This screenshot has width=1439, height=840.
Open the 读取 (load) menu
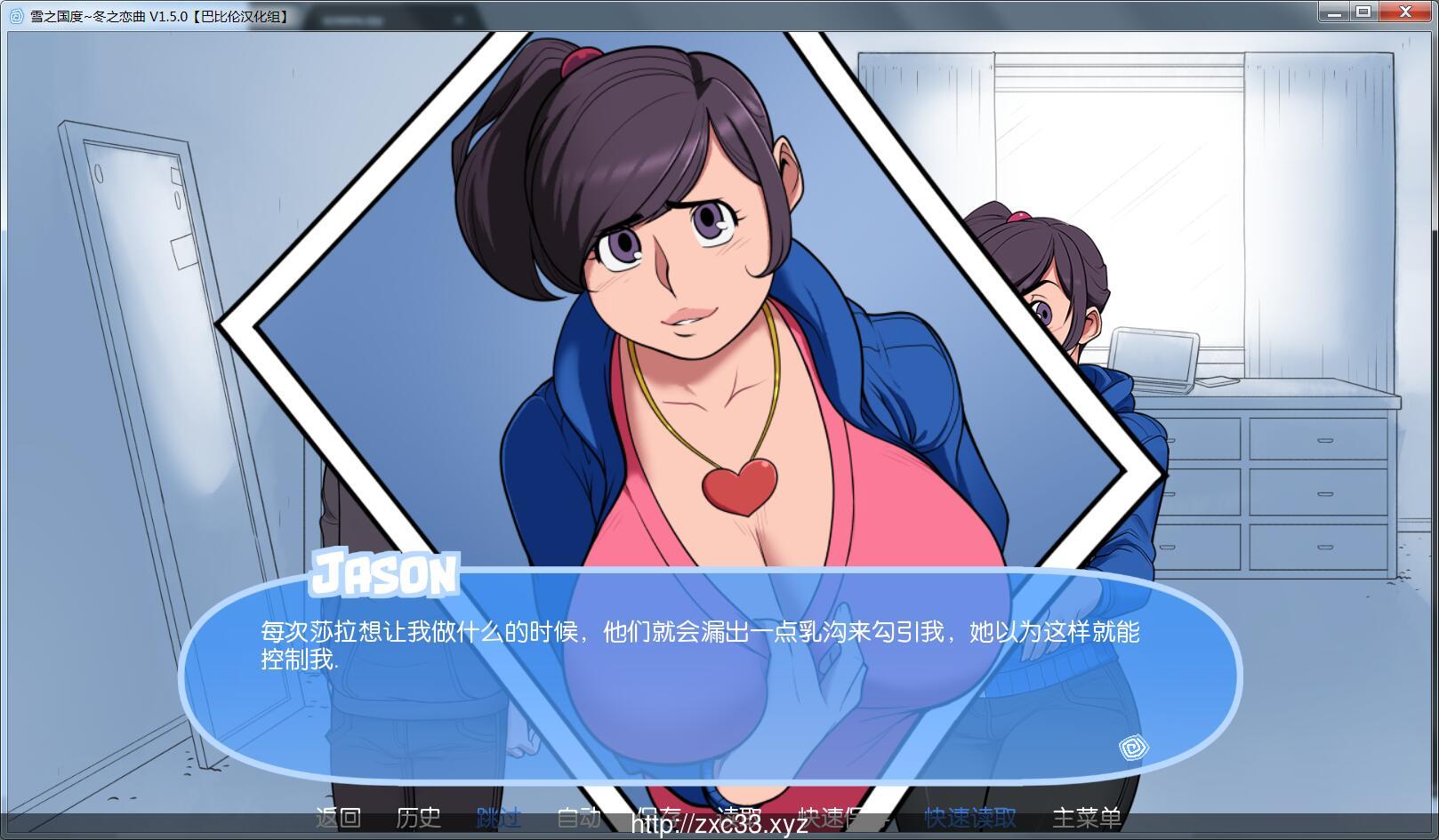tap(739, 815)
